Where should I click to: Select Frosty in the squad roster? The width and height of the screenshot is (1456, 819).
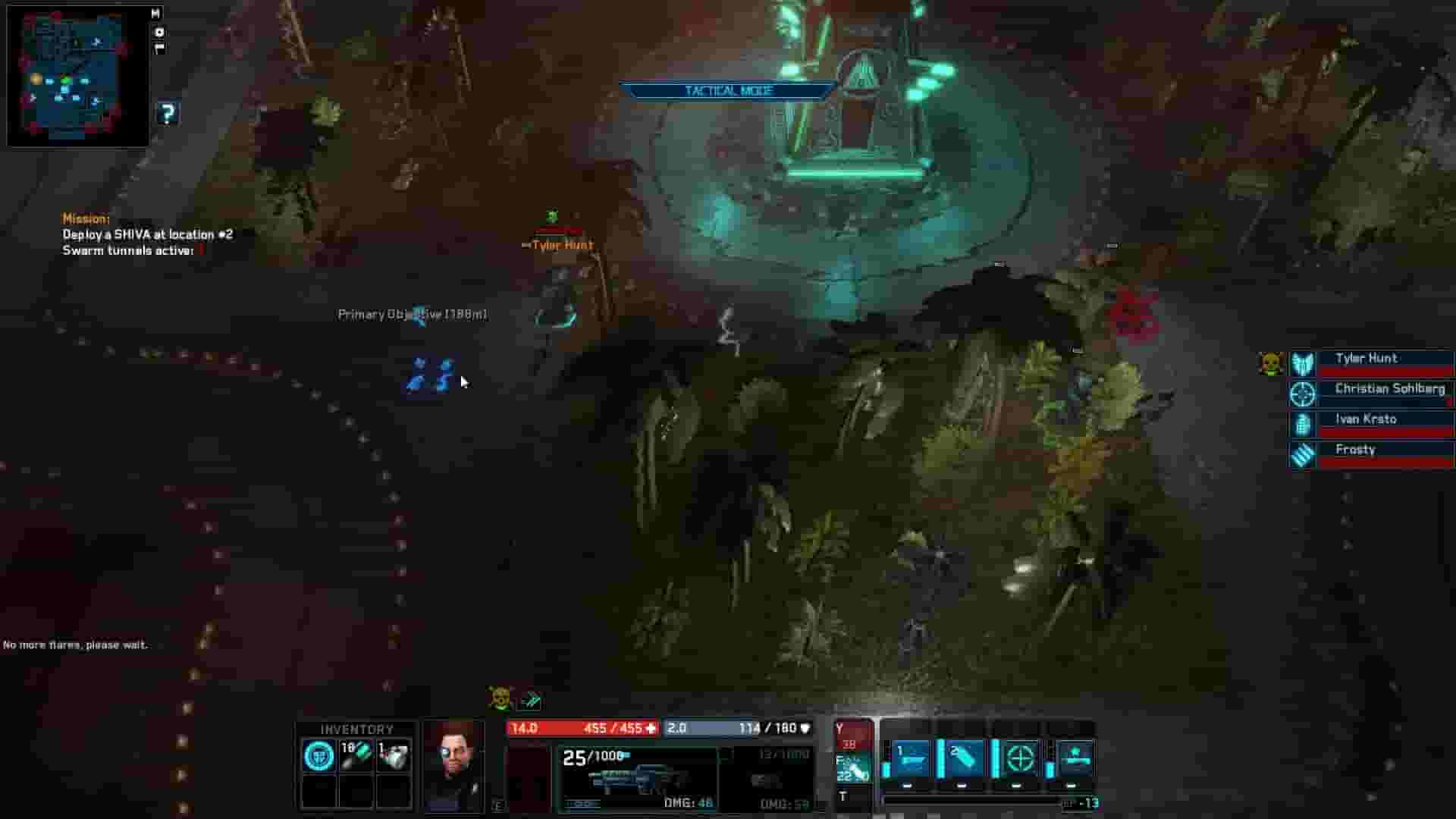point(1357,449)
